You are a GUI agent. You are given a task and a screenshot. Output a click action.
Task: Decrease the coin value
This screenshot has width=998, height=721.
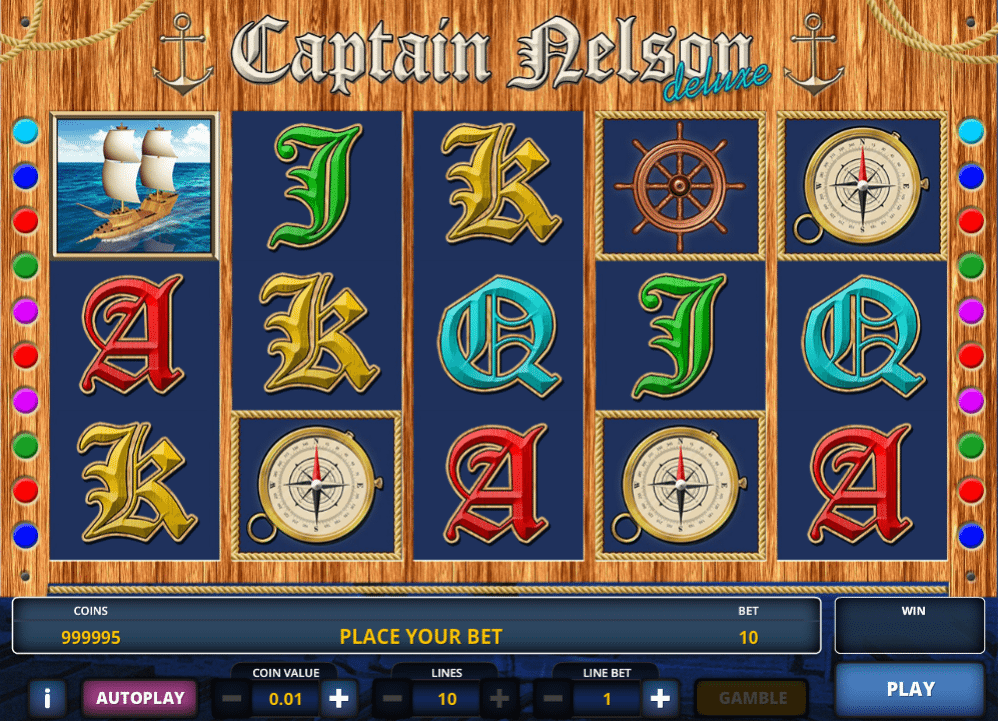[x=232, y=698]
